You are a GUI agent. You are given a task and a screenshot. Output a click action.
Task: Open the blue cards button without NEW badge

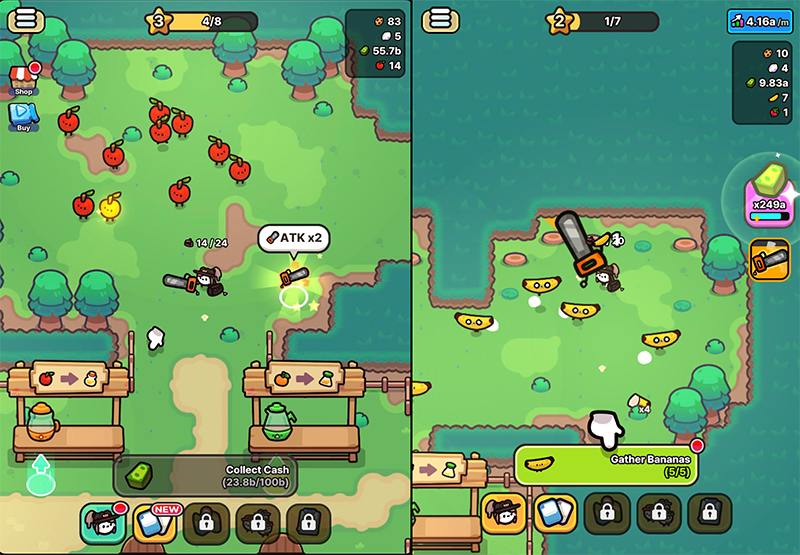555,512
